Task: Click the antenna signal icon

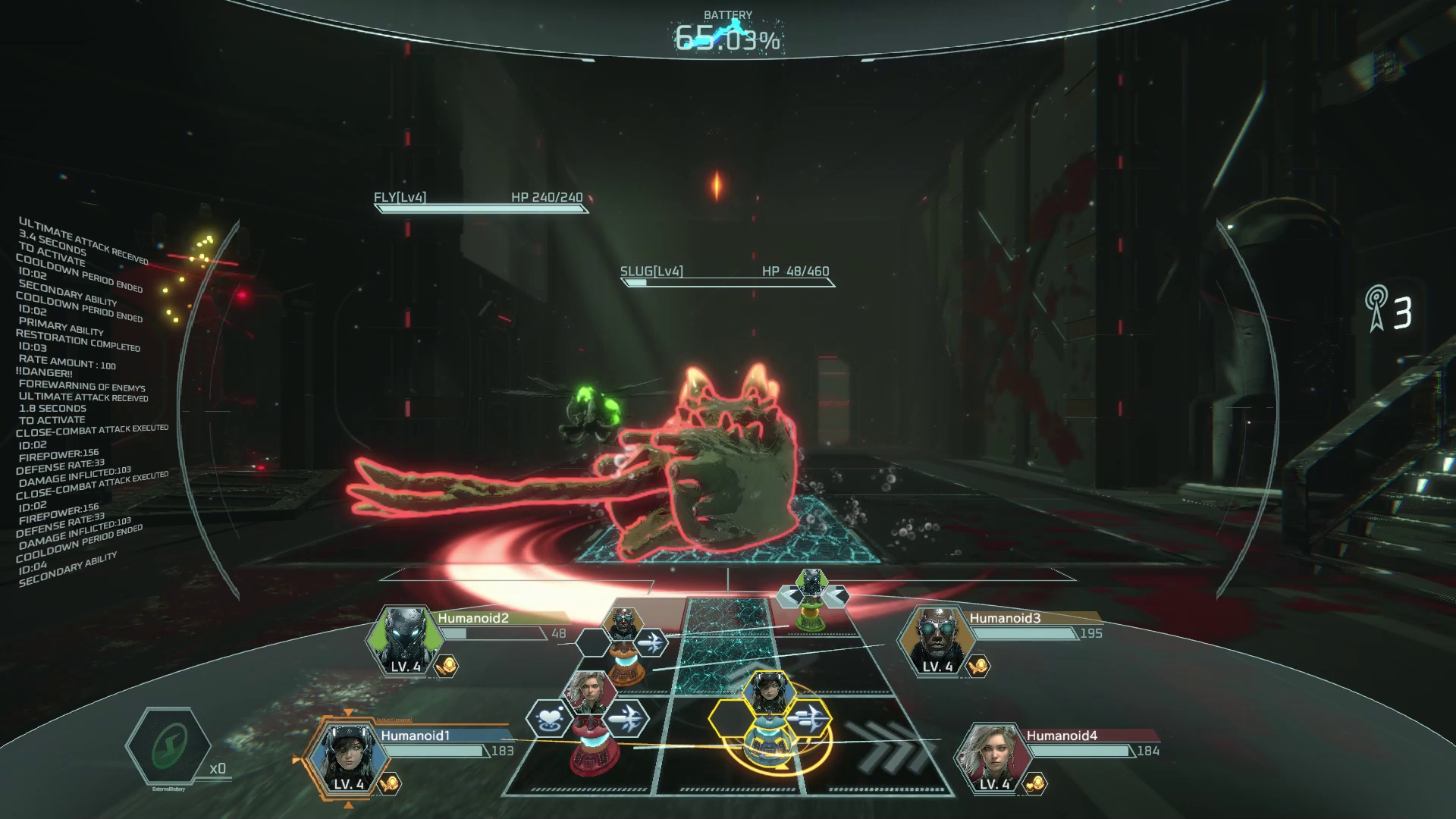Action: [x=1376, y=308]
